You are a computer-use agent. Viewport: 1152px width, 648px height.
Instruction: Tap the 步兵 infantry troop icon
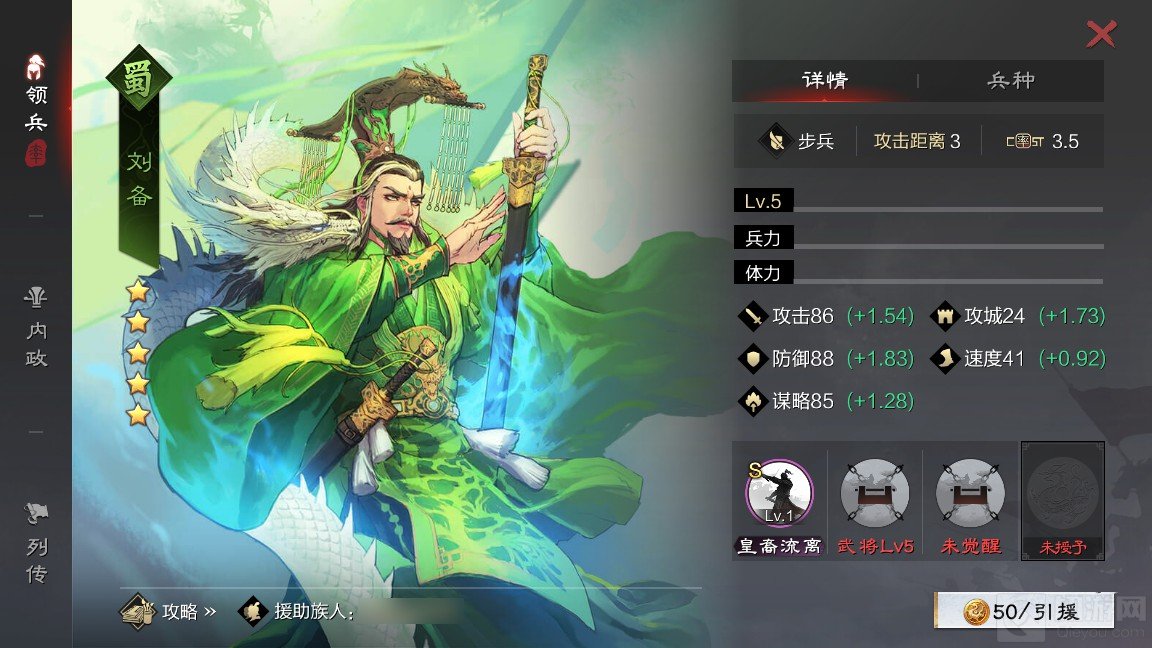click(x=776, y=141)
